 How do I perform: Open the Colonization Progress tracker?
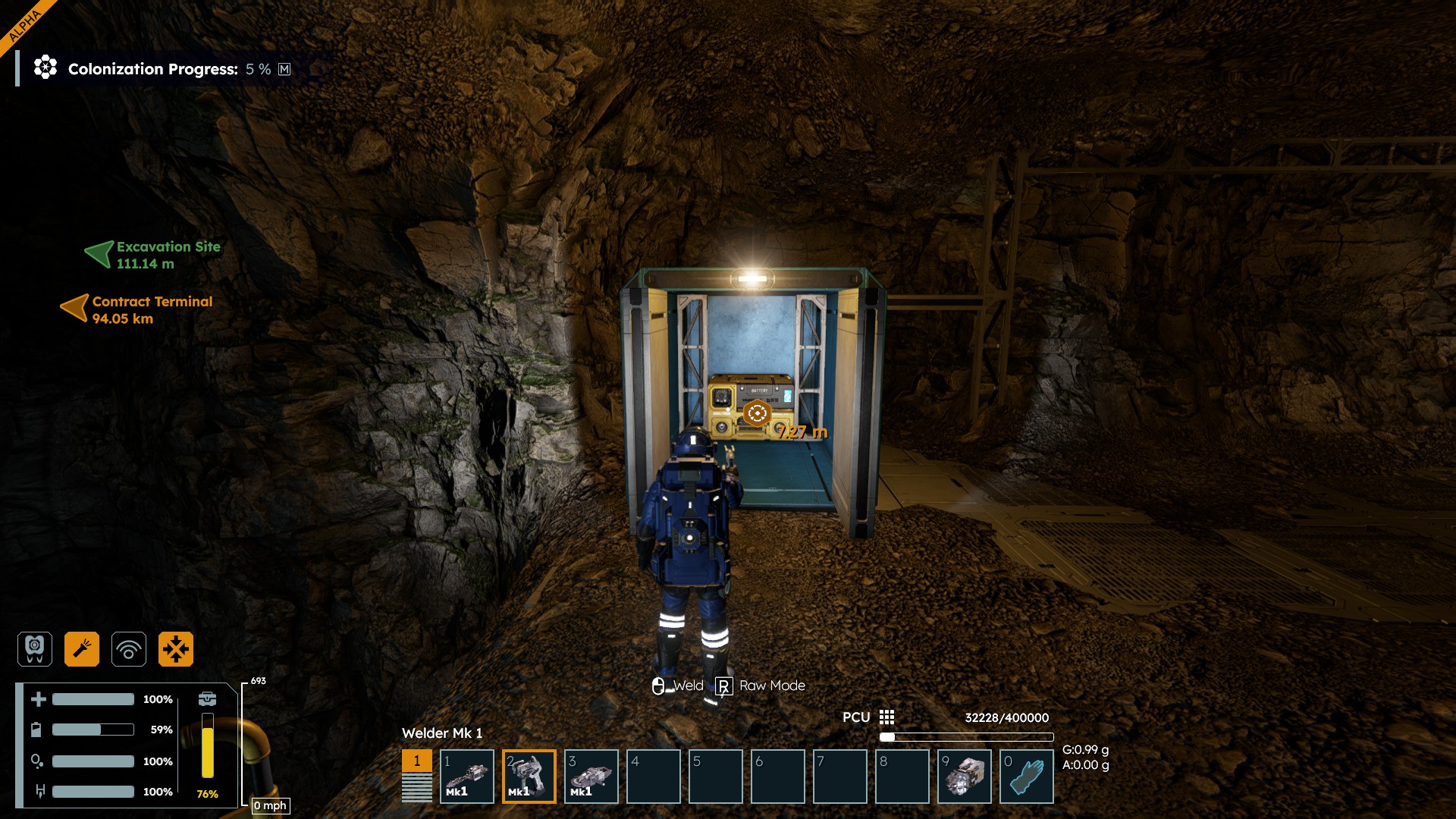pyautogui.click(x=153, y=69)
